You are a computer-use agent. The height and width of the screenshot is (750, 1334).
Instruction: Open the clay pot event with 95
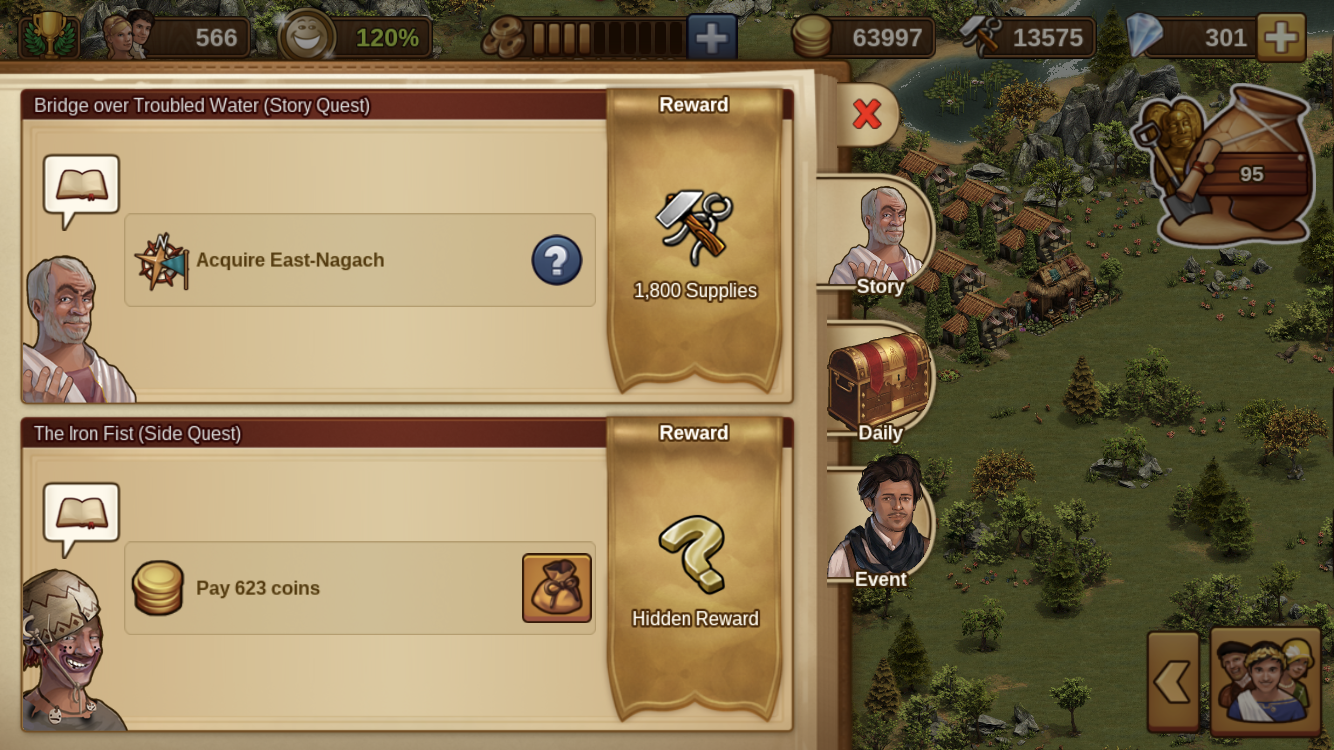click(x=1231, y=167)
